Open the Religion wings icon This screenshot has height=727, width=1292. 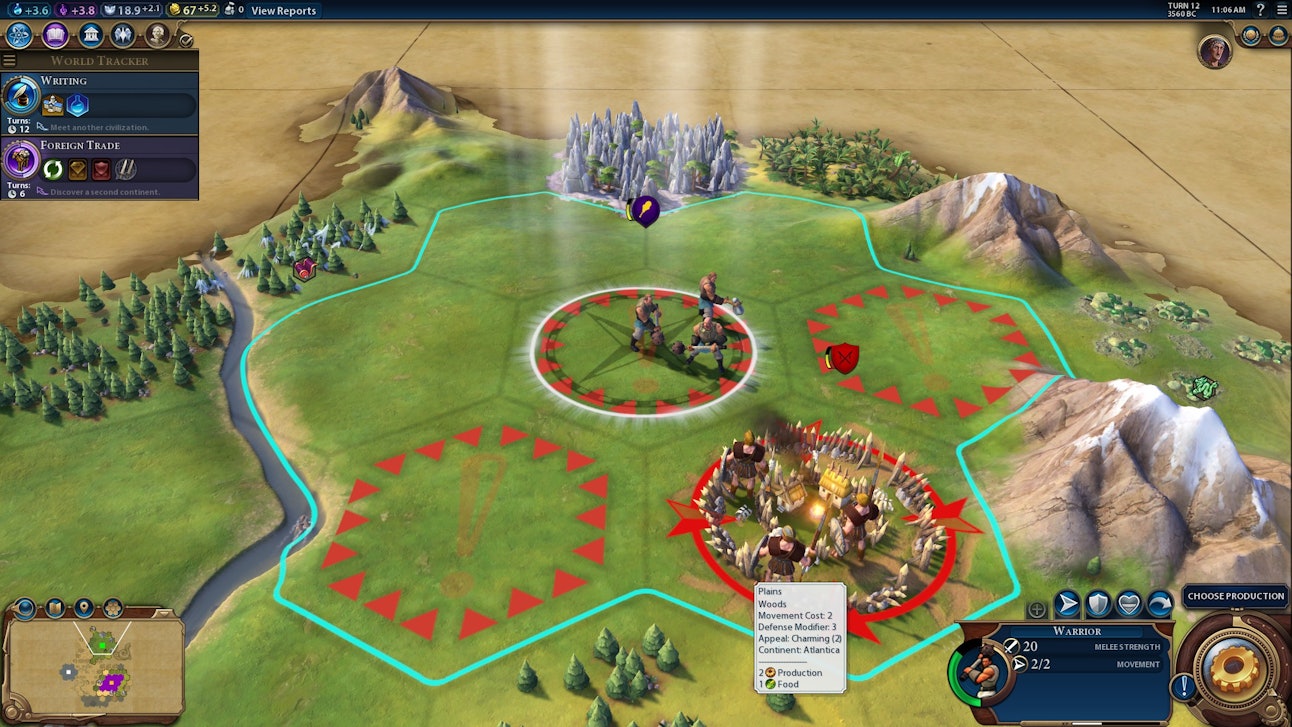(x=123, y=35)
